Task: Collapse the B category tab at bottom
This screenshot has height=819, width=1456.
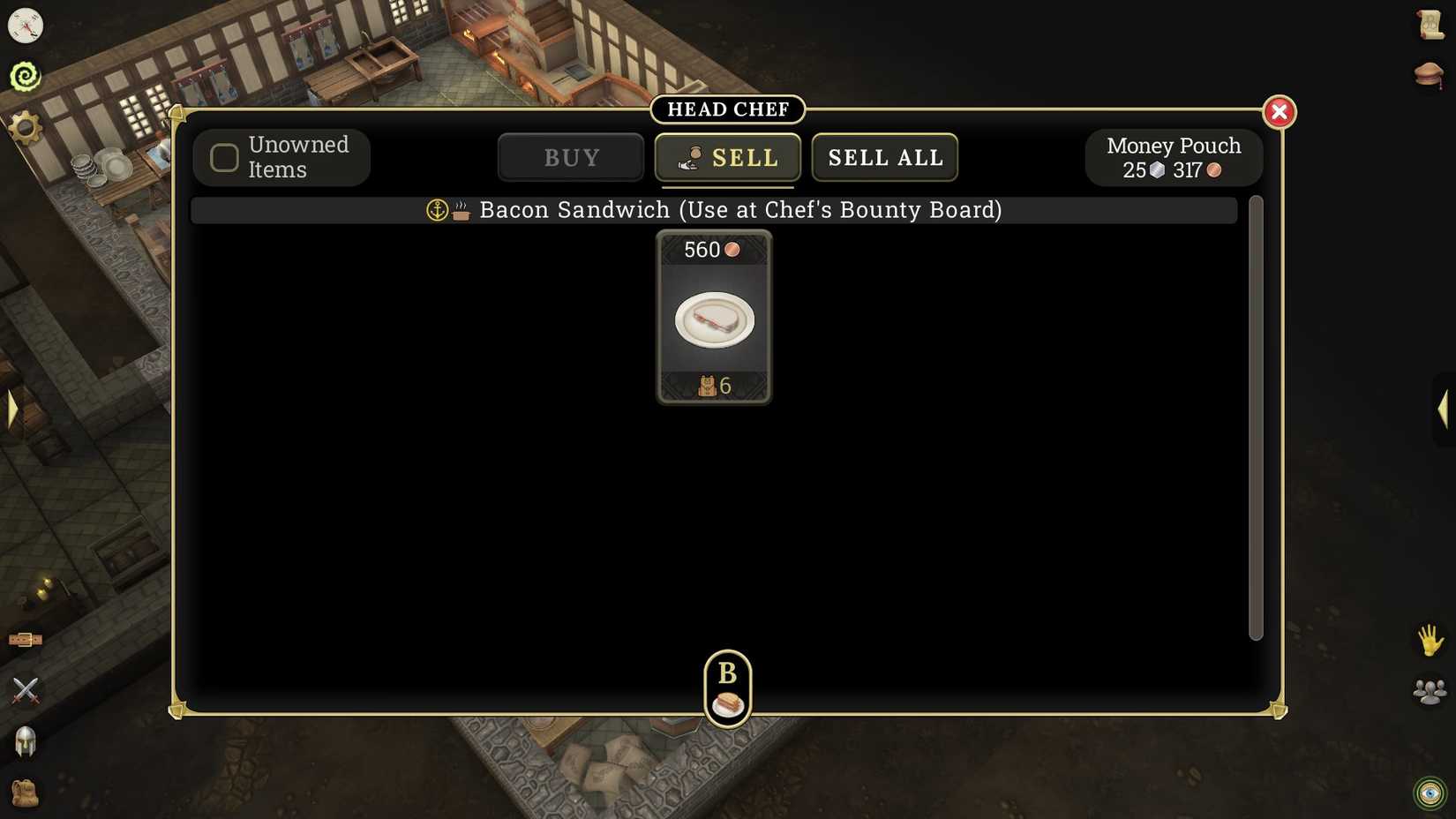Action: pos(726,688)
